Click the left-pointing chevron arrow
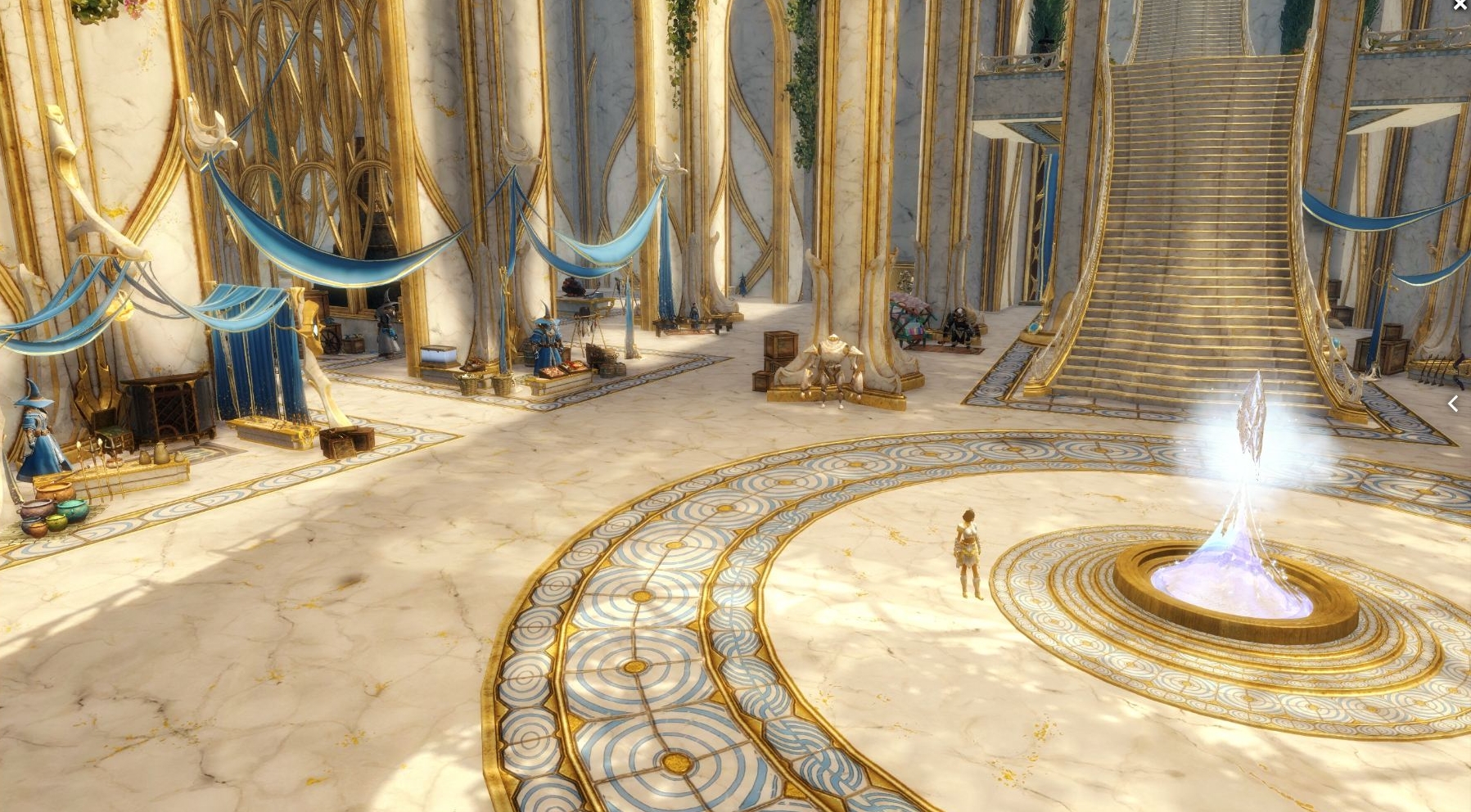1471x812 pixels. [x=1453, y=403]
